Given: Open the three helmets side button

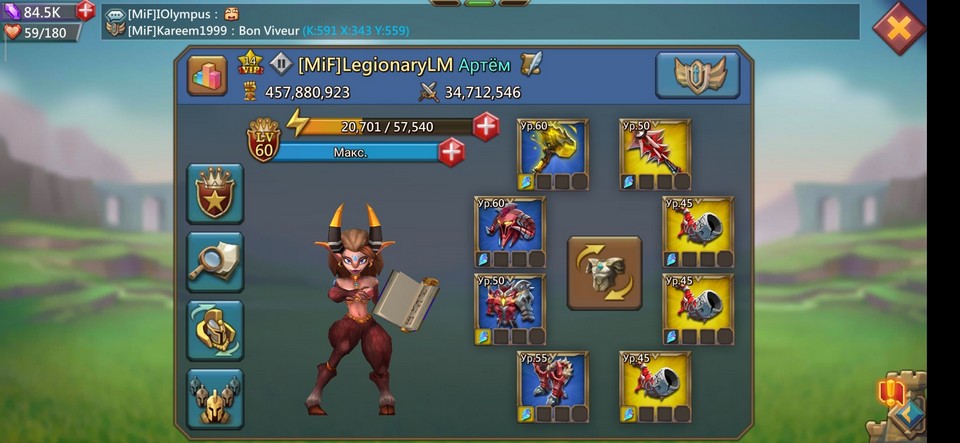Looking at the screenshot, I should click(x=215, y=398).
